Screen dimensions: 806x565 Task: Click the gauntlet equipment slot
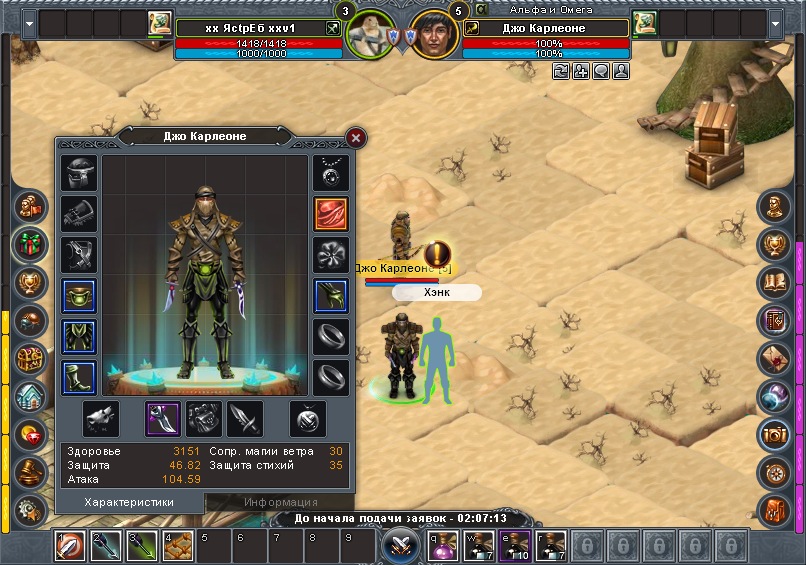pos(79,213)
